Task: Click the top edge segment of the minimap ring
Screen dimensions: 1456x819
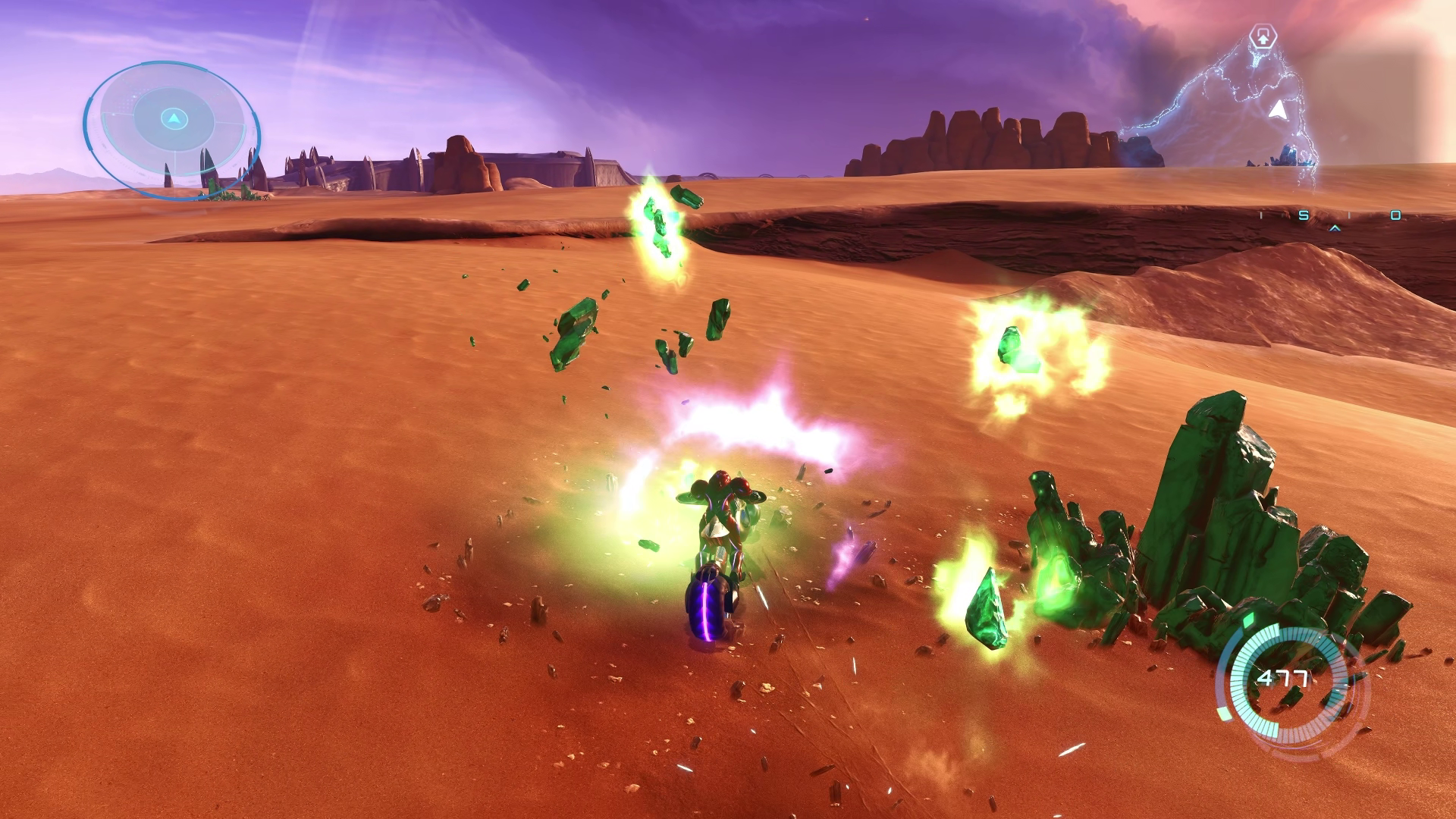Action: tap(171, 64)
